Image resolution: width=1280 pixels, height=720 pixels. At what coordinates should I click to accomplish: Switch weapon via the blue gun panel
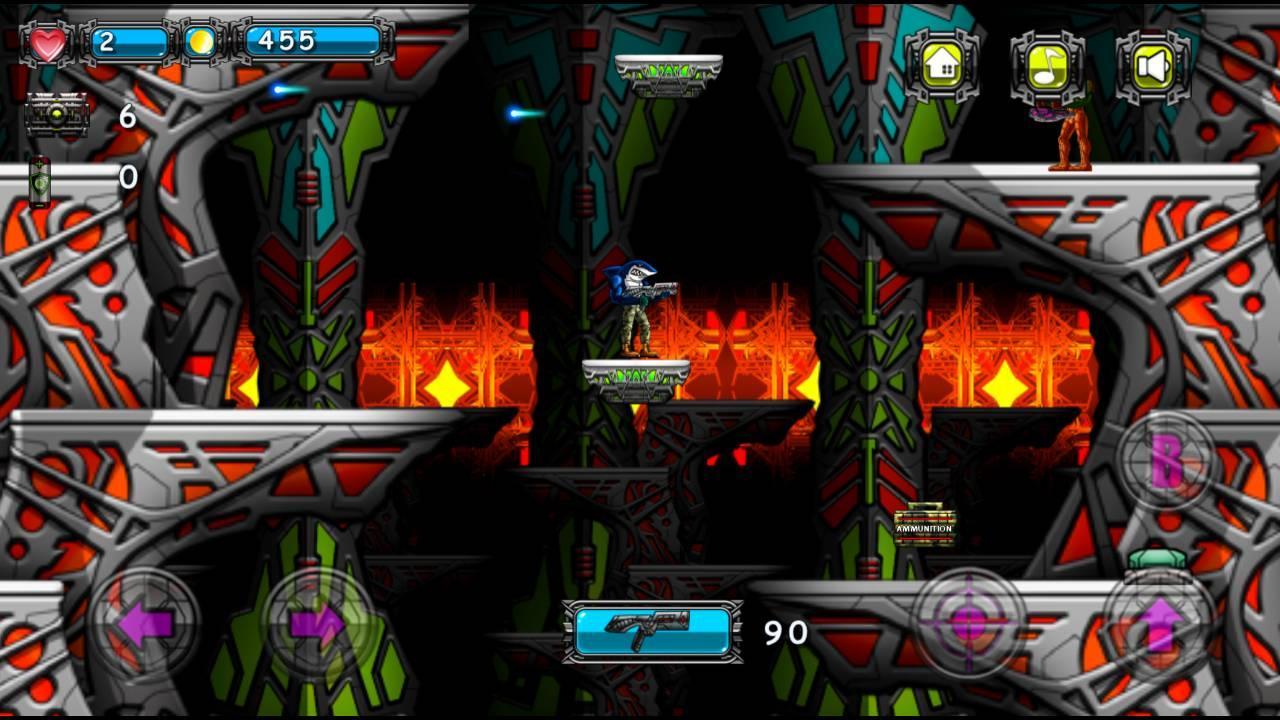[x=653, y=631]
